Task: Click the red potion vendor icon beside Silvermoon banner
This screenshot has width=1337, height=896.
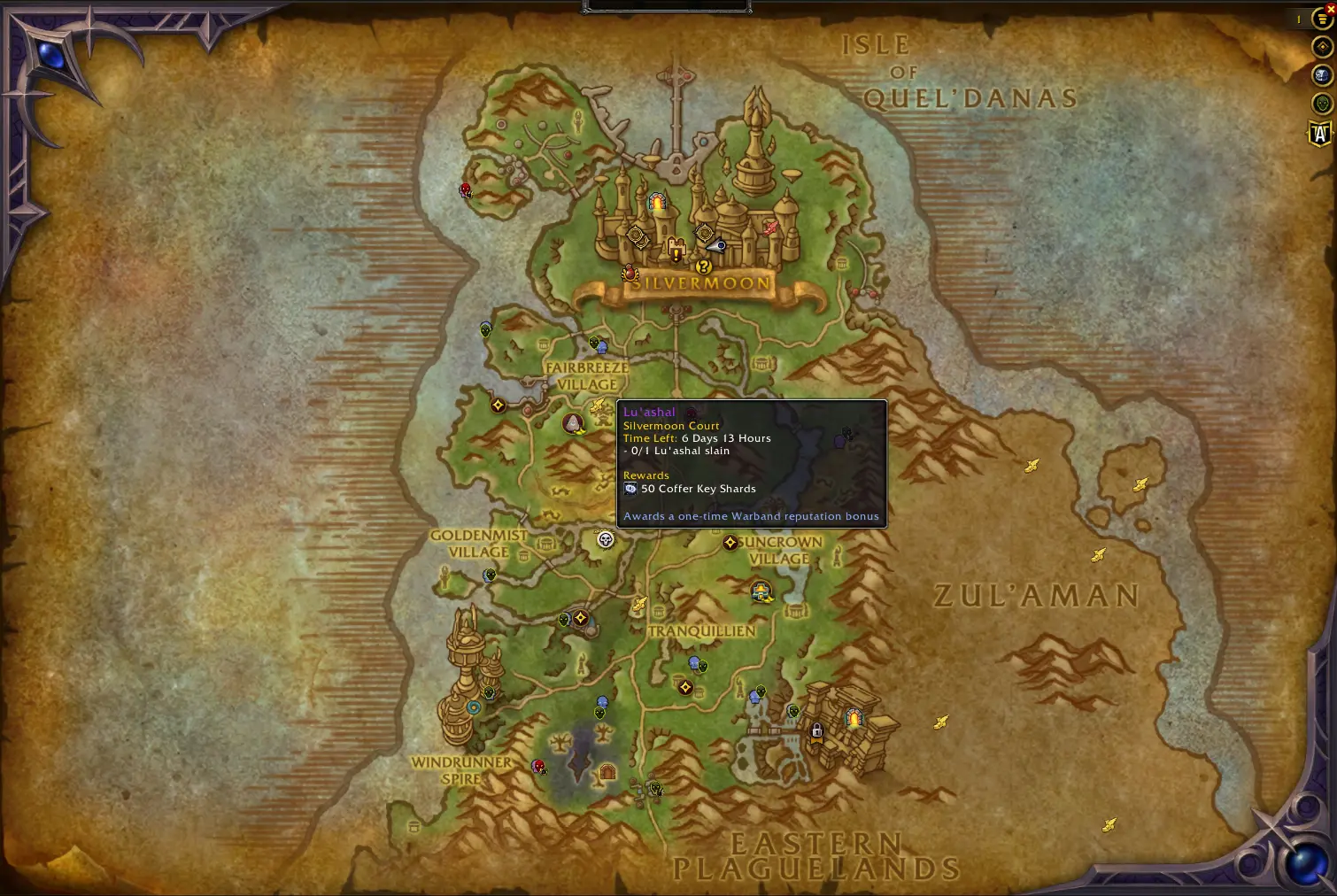Action: click(x=630, y=273)
